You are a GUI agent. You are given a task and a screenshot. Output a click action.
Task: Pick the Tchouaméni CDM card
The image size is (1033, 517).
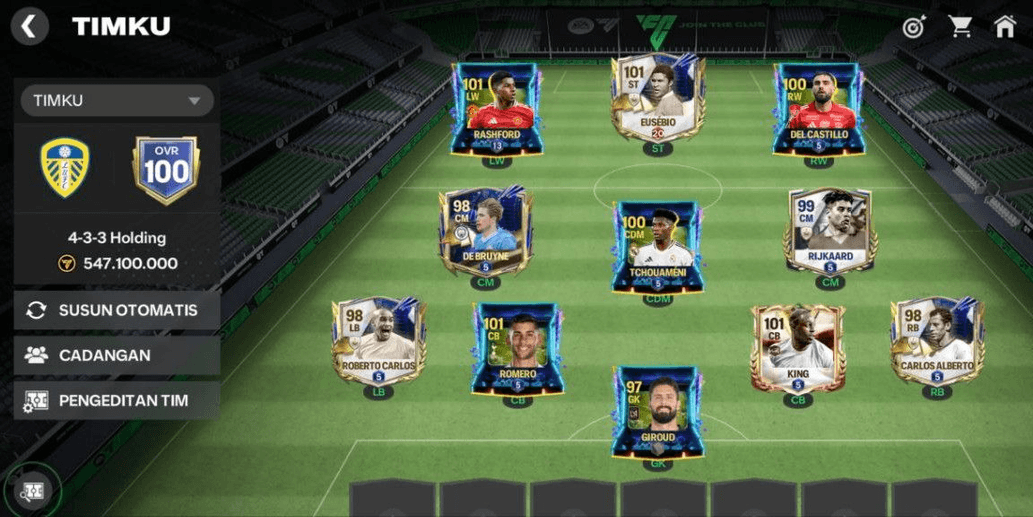pos(657,247)
